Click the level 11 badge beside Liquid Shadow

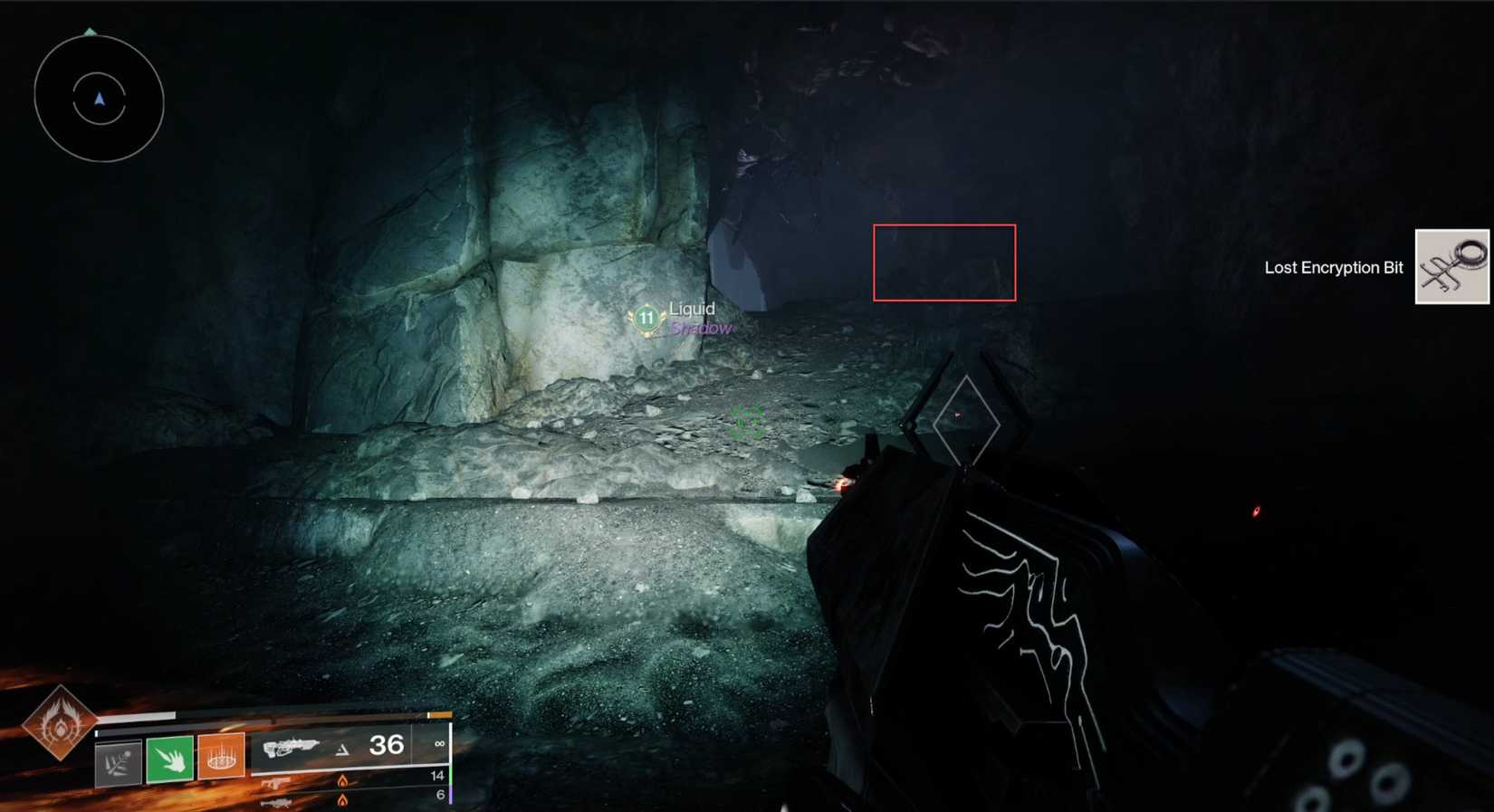(646, 318)
